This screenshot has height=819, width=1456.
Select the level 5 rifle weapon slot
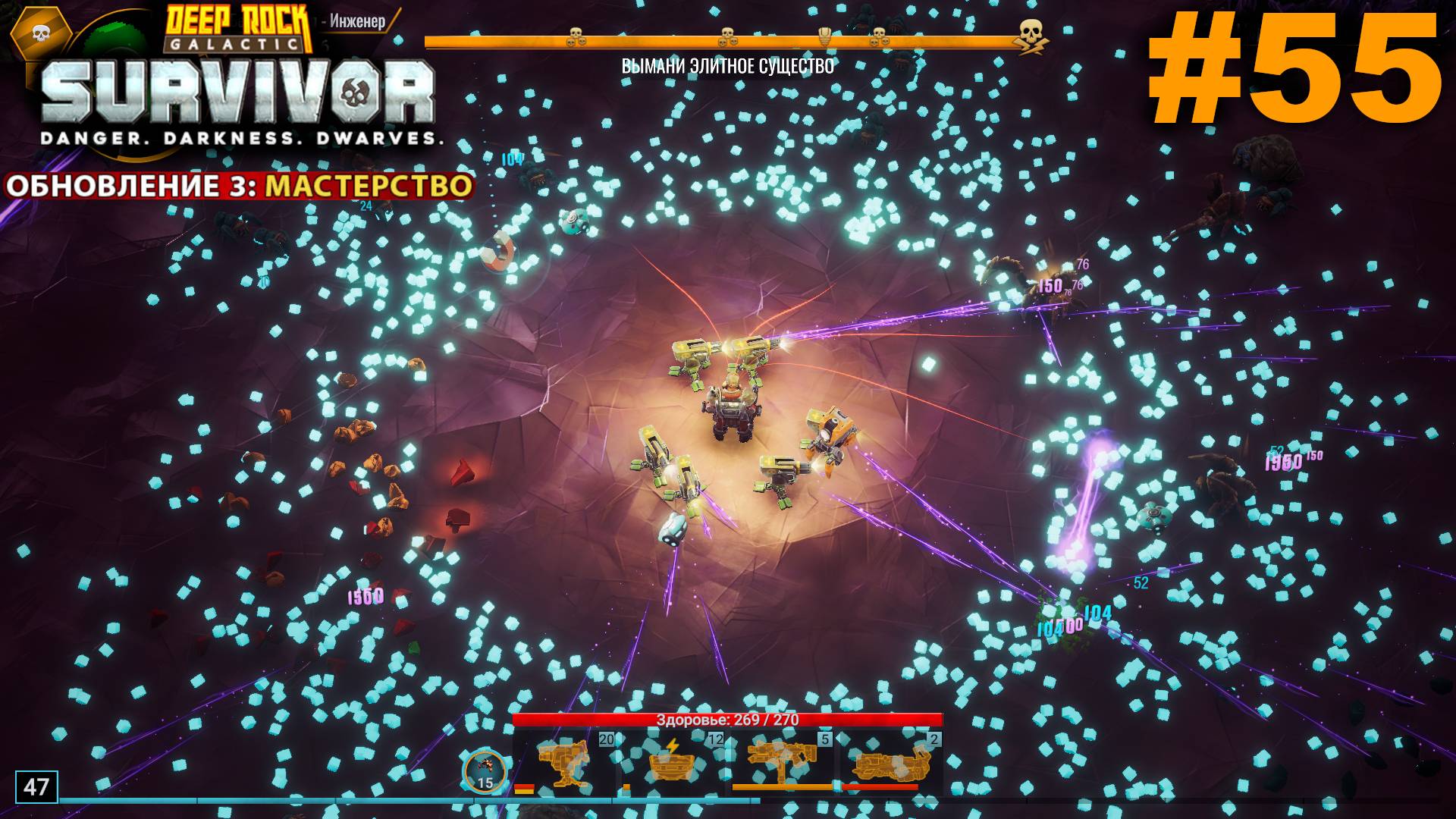point(783,763)
